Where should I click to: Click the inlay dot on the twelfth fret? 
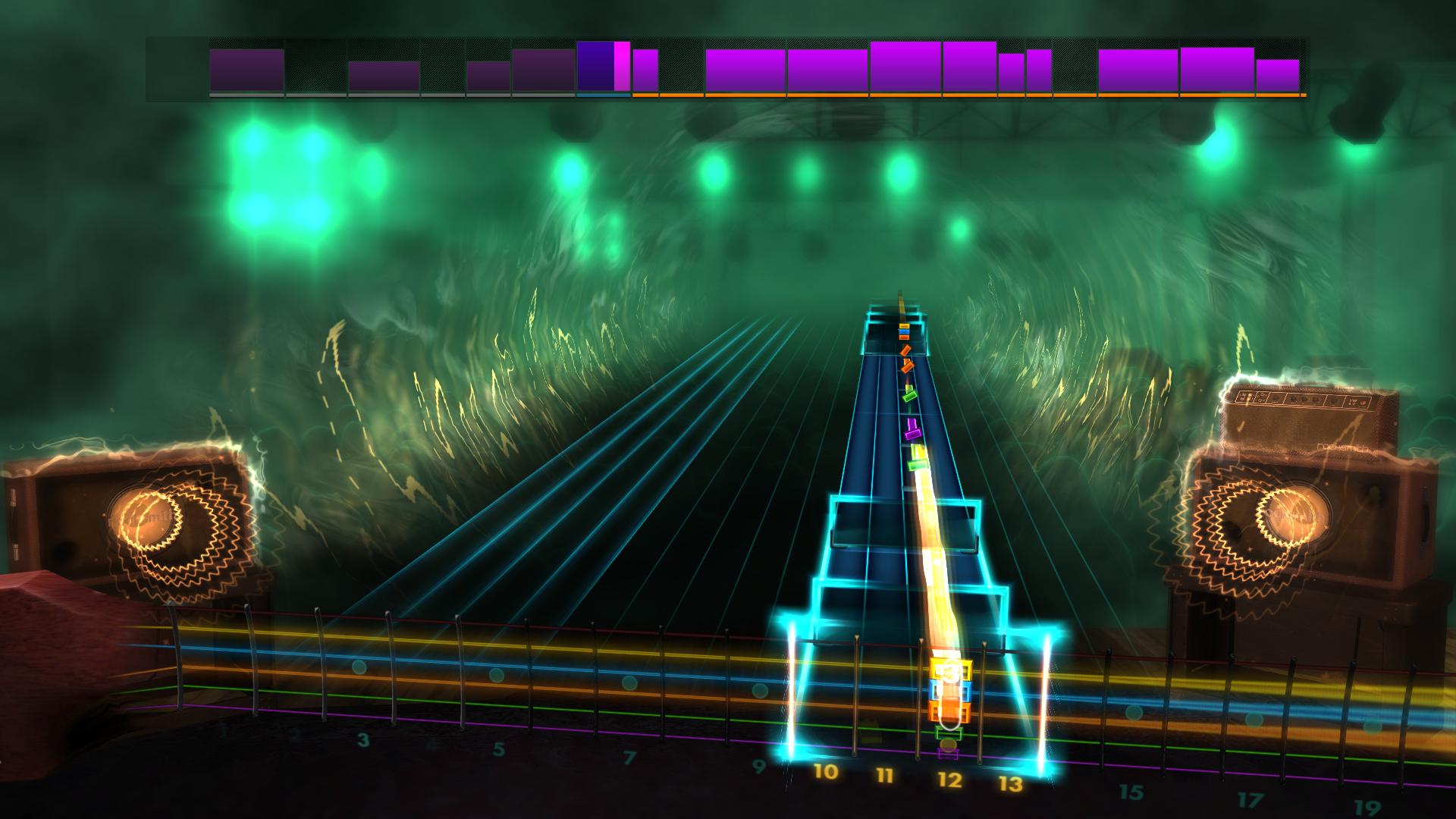[x=948, y=744]
